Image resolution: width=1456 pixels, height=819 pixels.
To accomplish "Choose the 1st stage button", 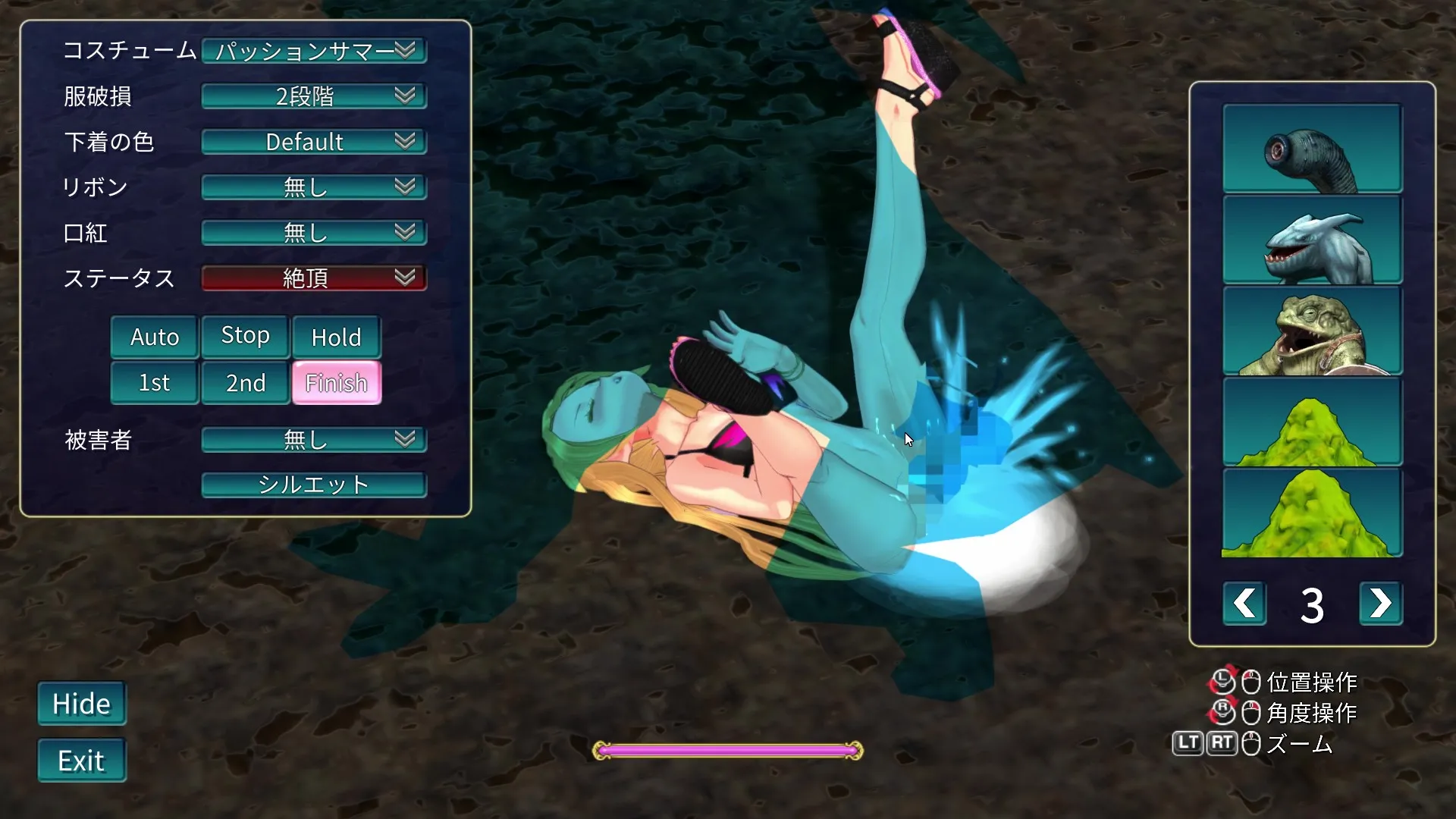I will coord(155,382).
